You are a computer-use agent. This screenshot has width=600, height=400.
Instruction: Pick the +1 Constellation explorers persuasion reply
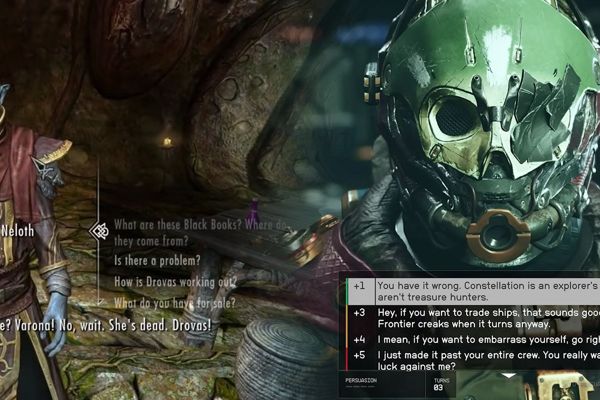click(480, 291)
